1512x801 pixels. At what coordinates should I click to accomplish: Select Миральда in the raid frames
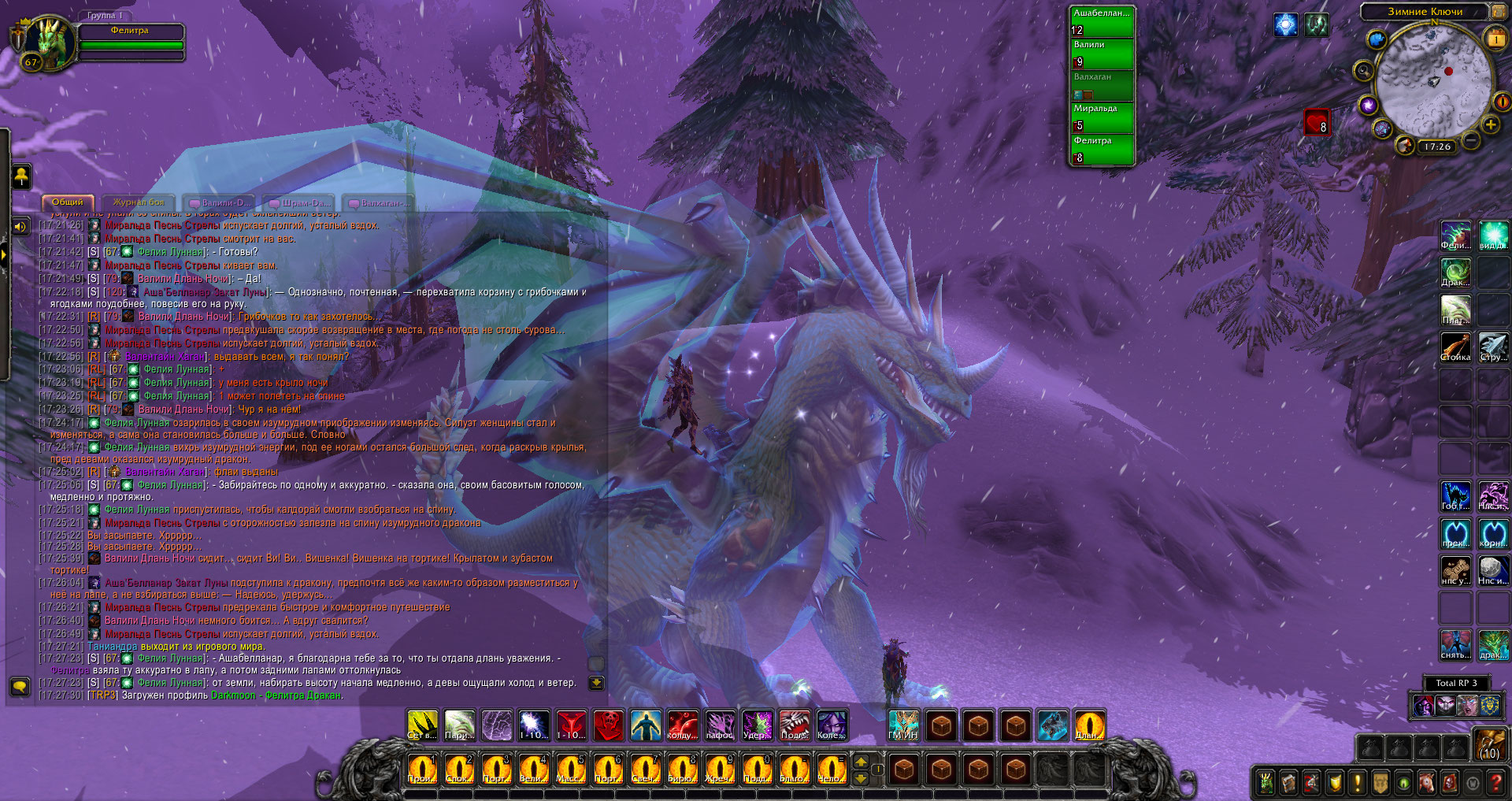pyautogui.click(x=1102, y=117)
